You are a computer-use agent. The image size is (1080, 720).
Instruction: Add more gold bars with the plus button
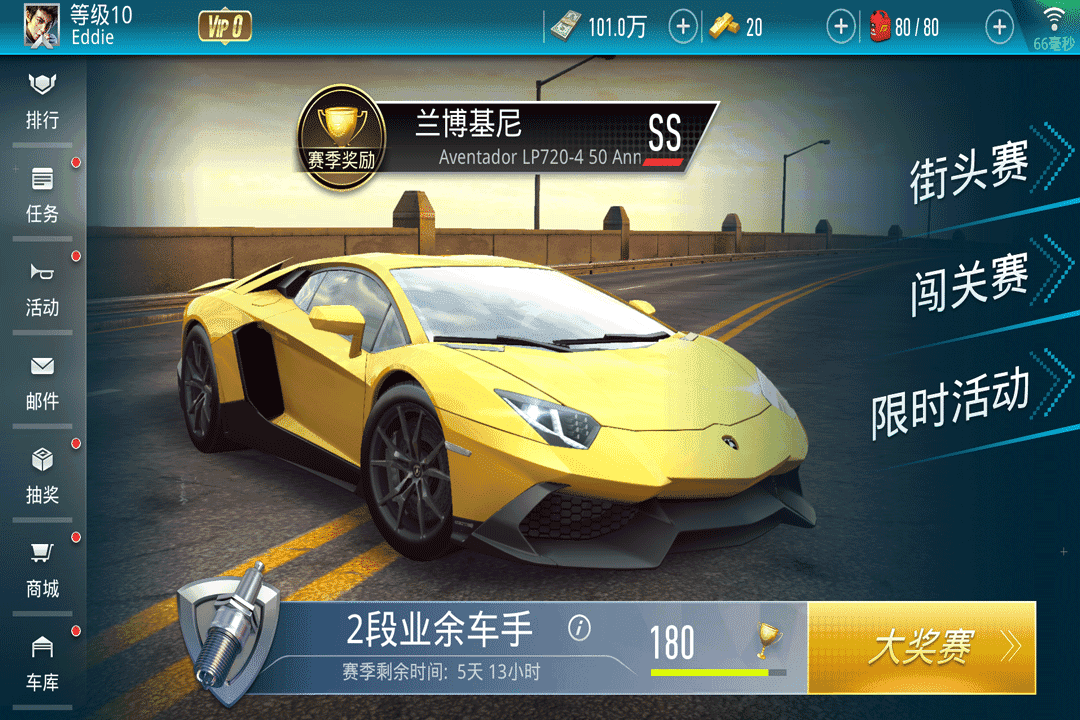842,27
